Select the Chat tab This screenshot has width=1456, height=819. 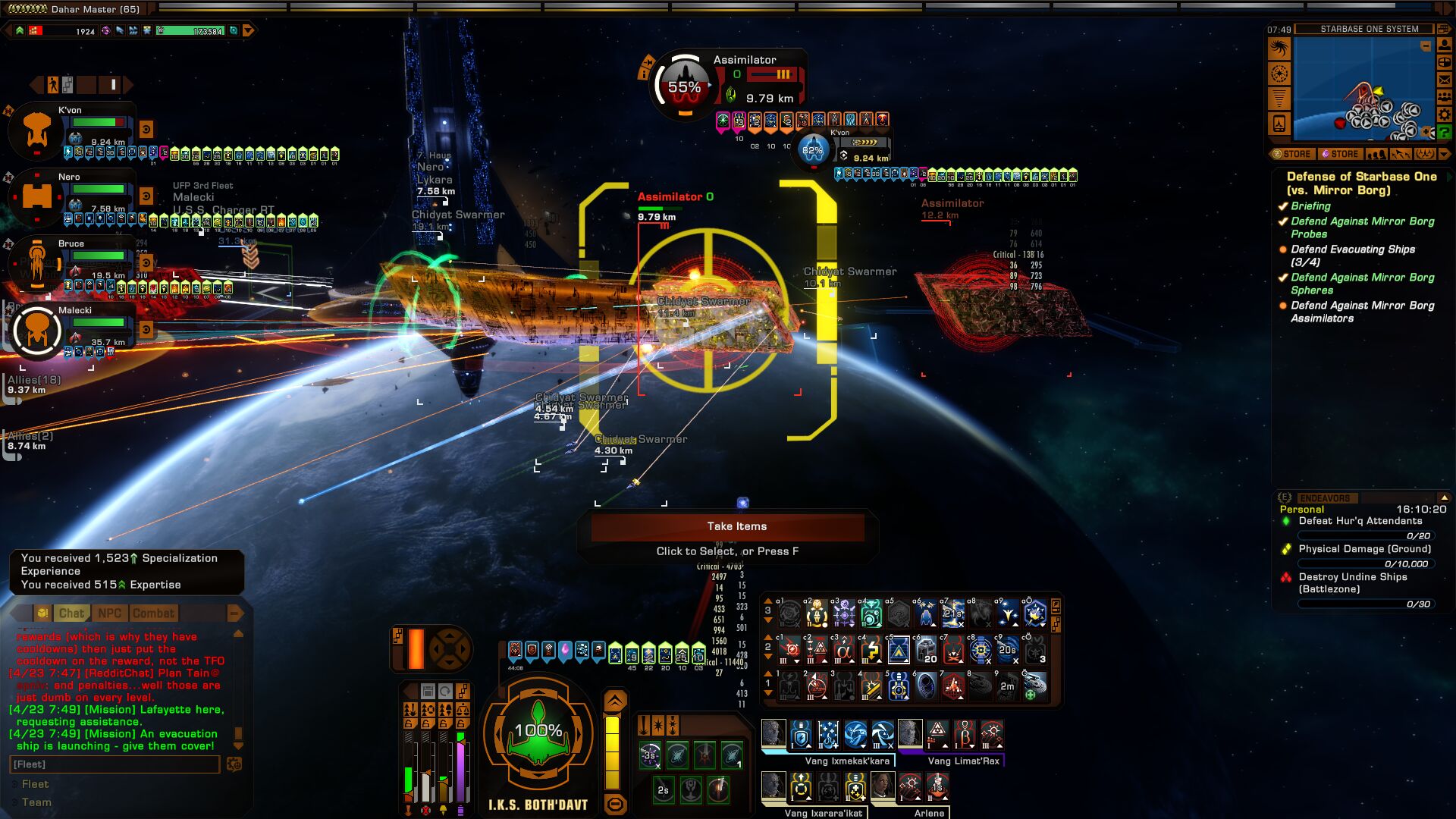pos(71,613)
